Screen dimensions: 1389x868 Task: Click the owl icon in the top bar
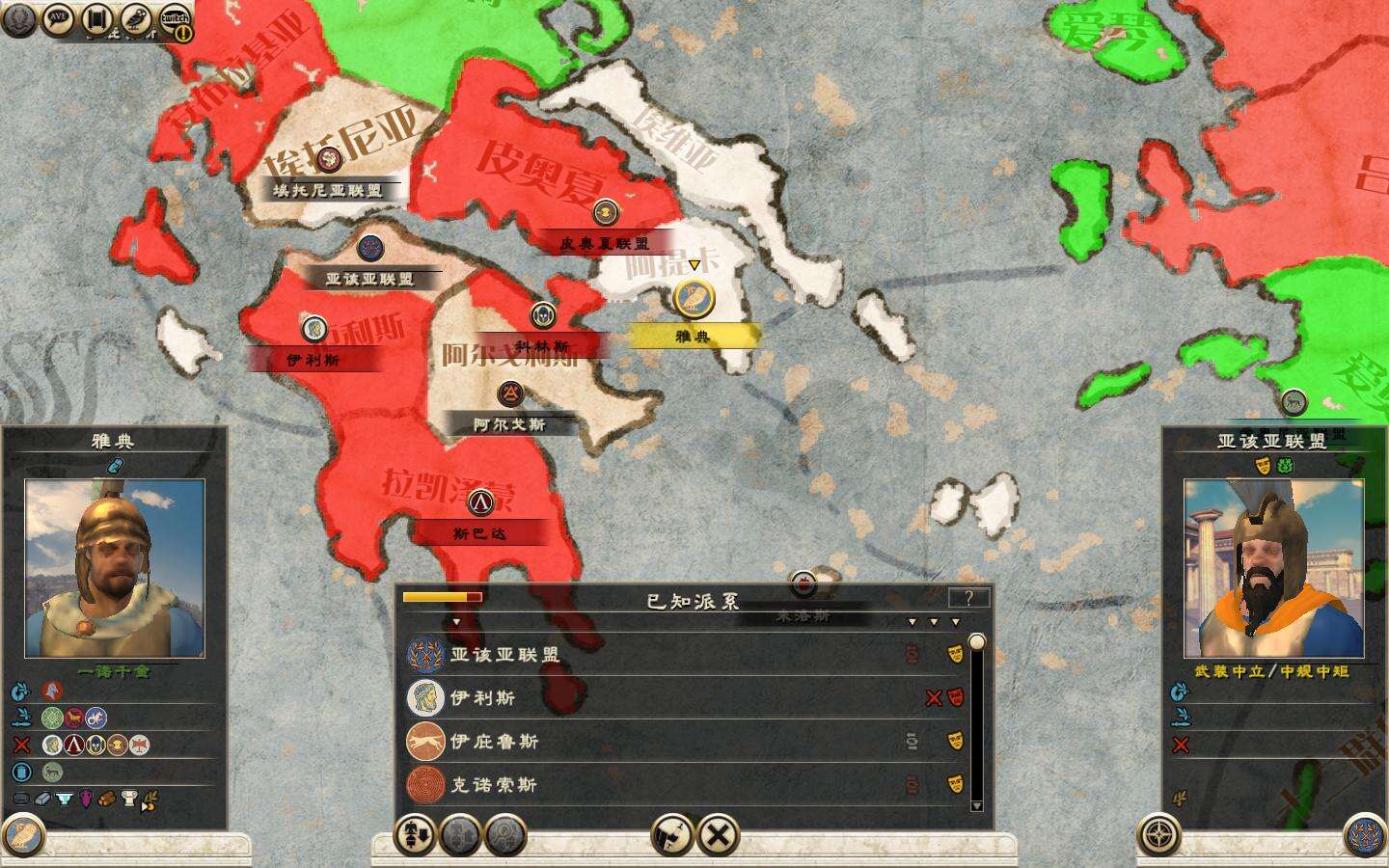click(x=135, y=18)
